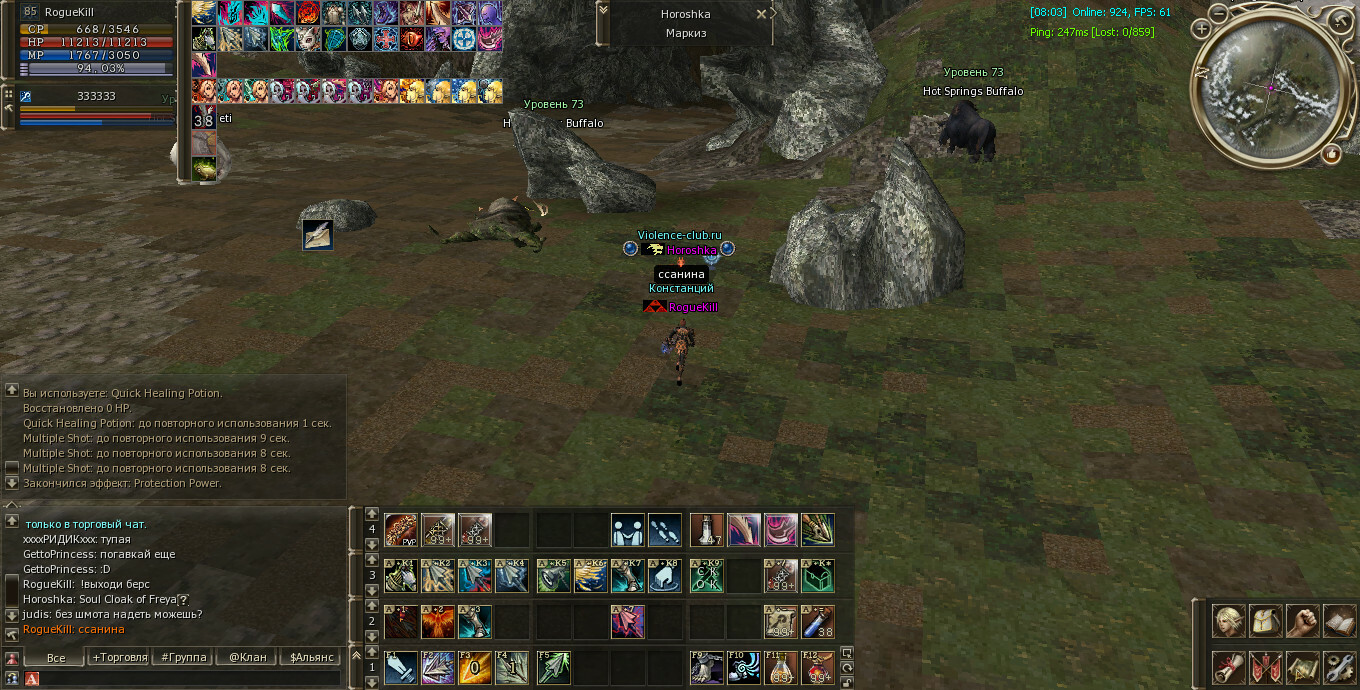Use the F12 red potion slot
The image size is (1360, 690).
pos(817,667)
